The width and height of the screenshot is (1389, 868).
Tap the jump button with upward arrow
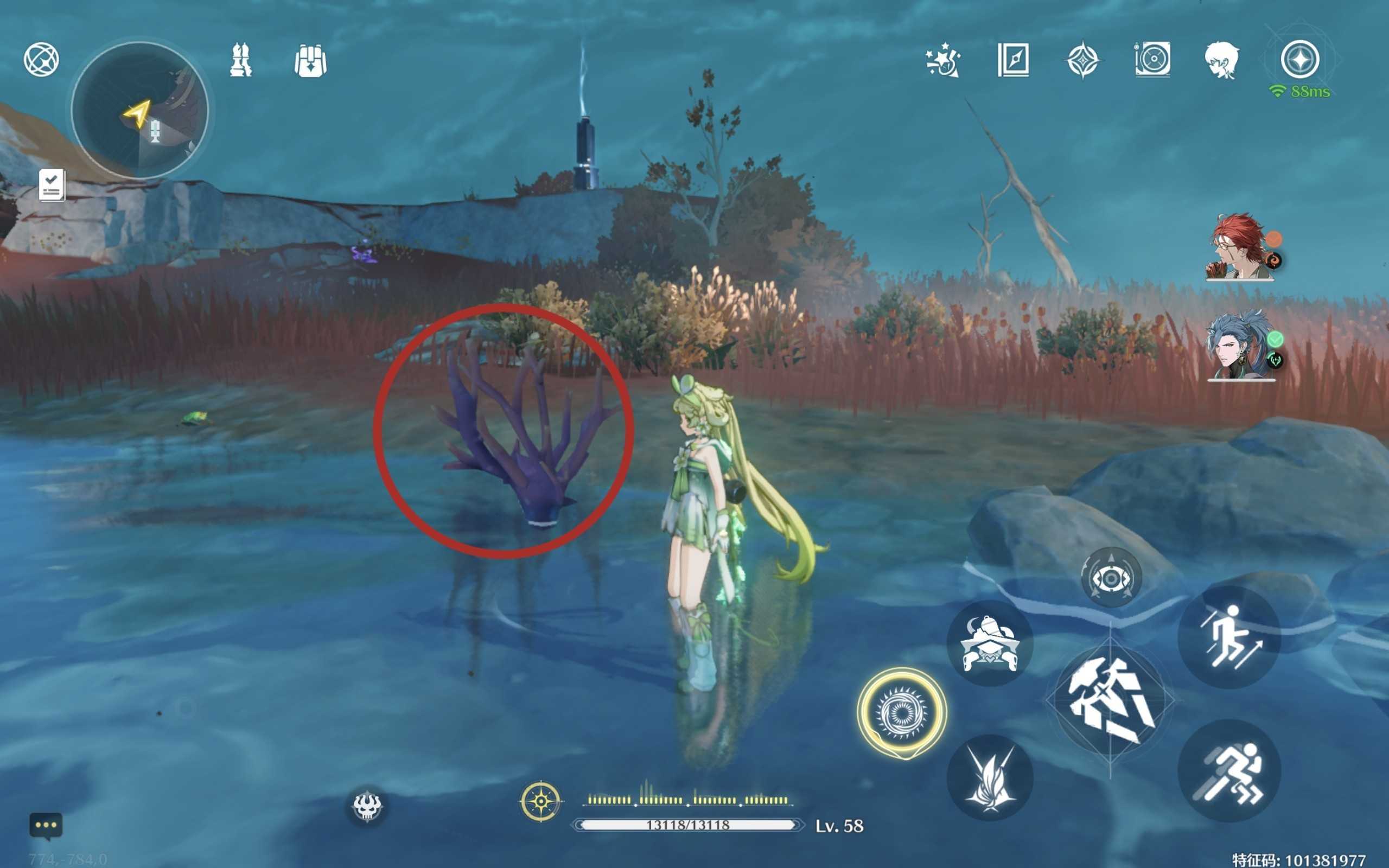(x=1229, y=637)
